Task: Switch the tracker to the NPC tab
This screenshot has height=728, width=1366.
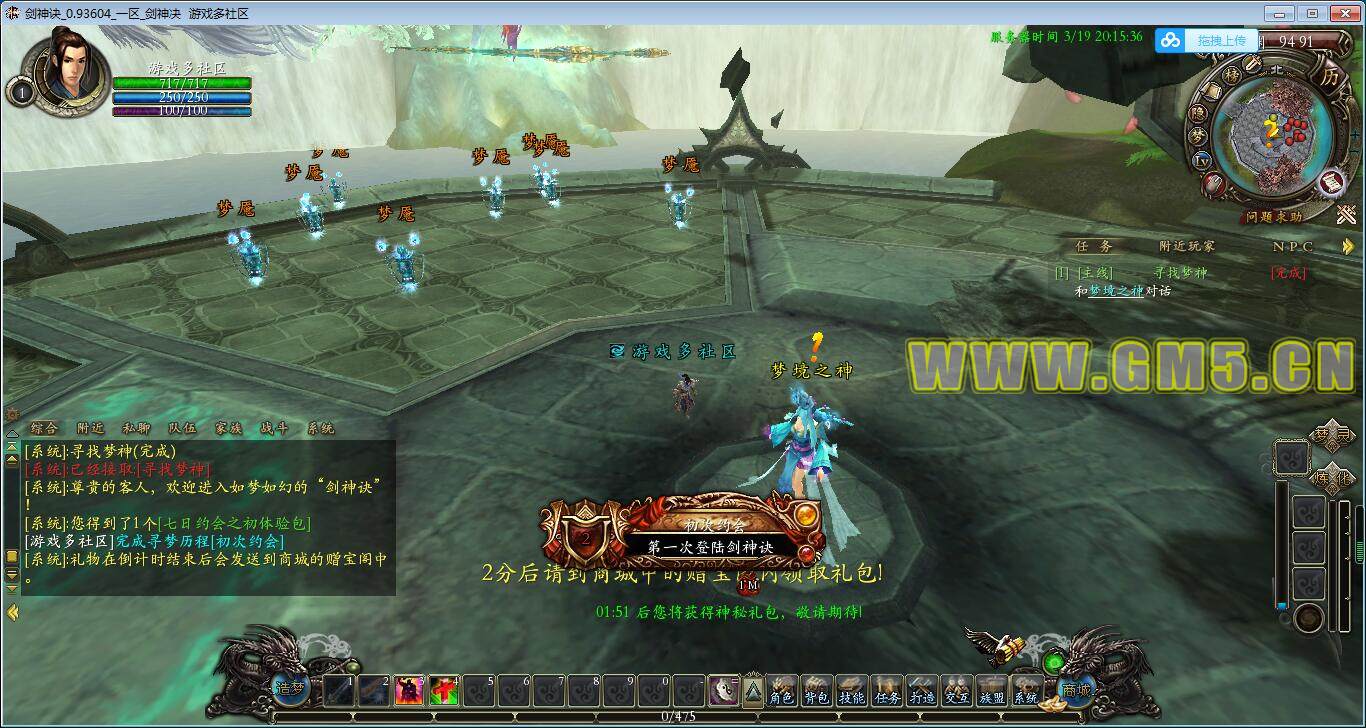Action: click(x=1292, y=246)
